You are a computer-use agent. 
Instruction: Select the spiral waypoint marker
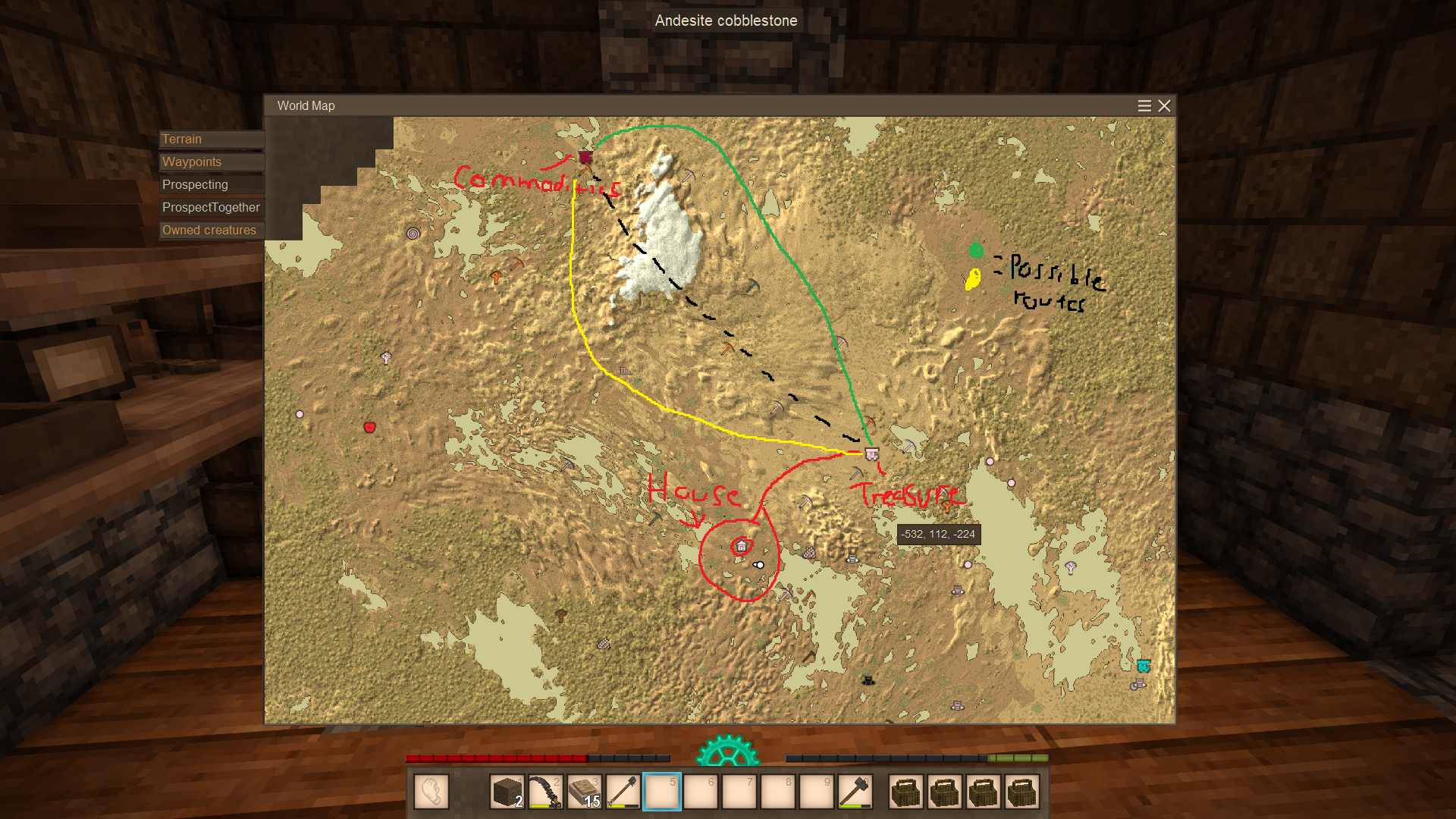413,234
